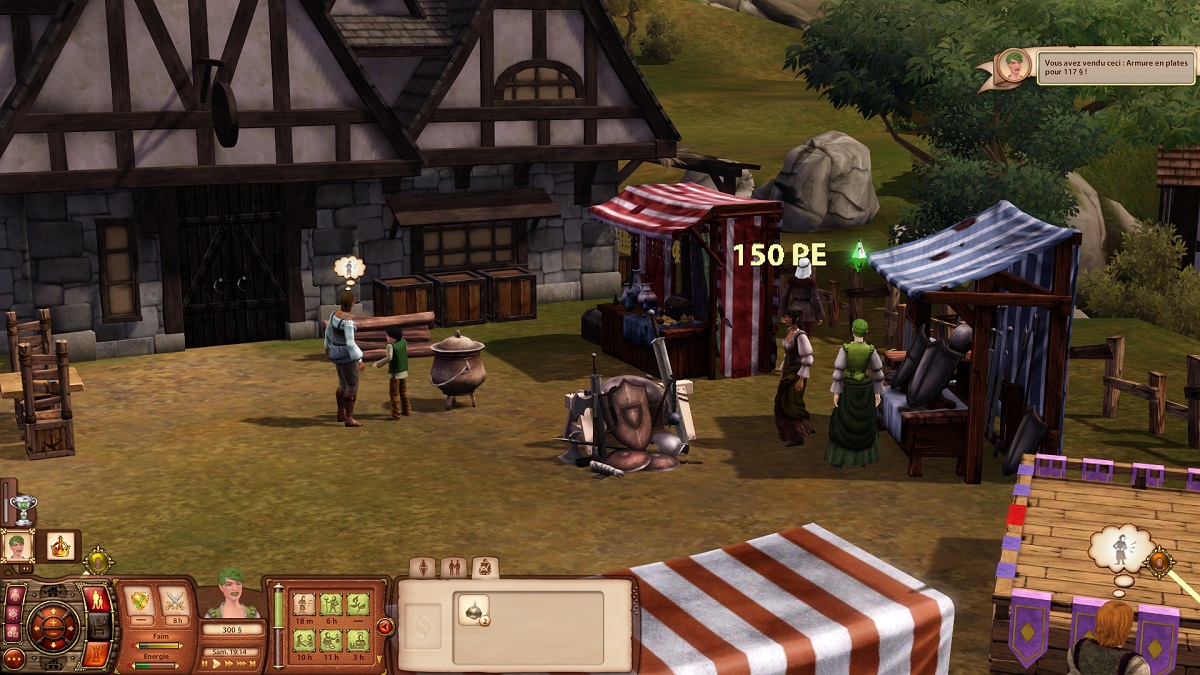Switch to the castle tower kingdom mode
The width and height of the screenshot is (1200, 675).
point(98,654)
